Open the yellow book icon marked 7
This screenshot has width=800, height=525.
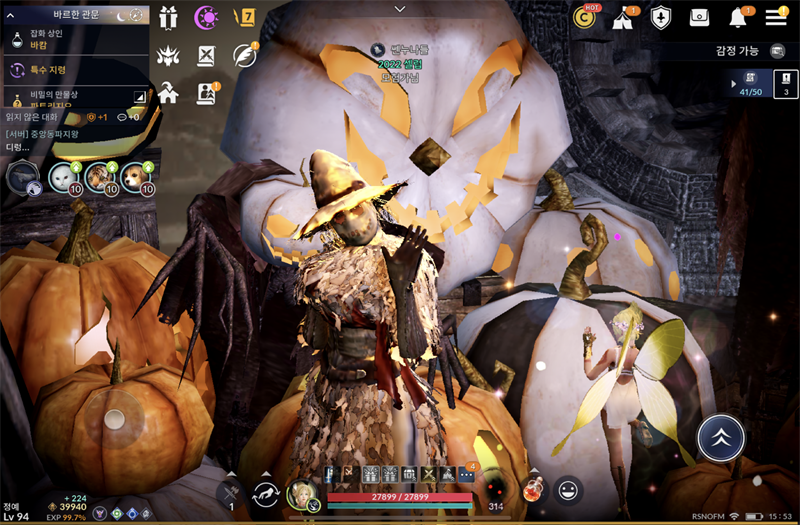point(243,17)
